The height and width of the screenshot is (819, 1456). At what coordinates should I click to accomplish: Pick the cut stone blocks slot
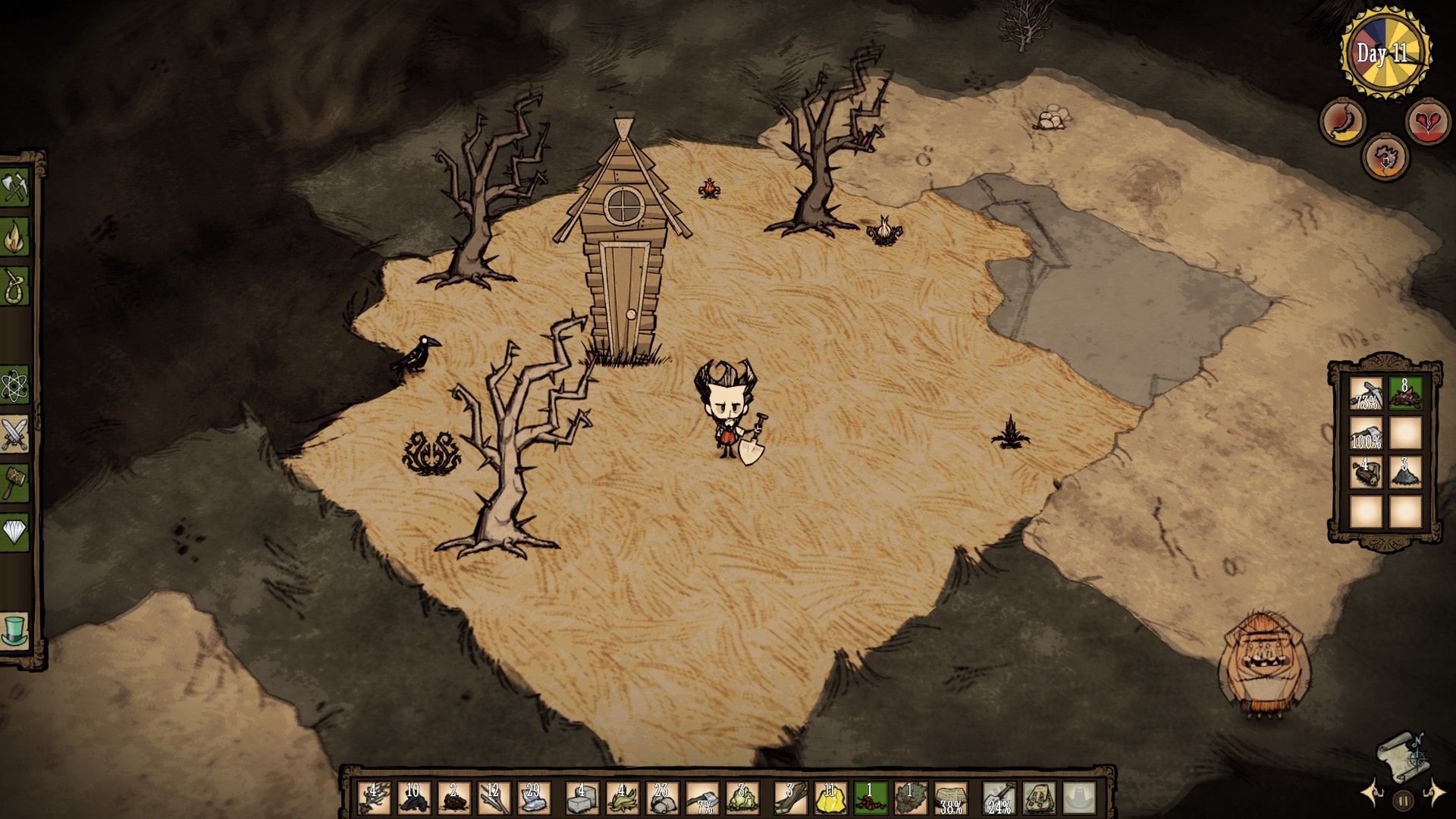click(580, 798)
